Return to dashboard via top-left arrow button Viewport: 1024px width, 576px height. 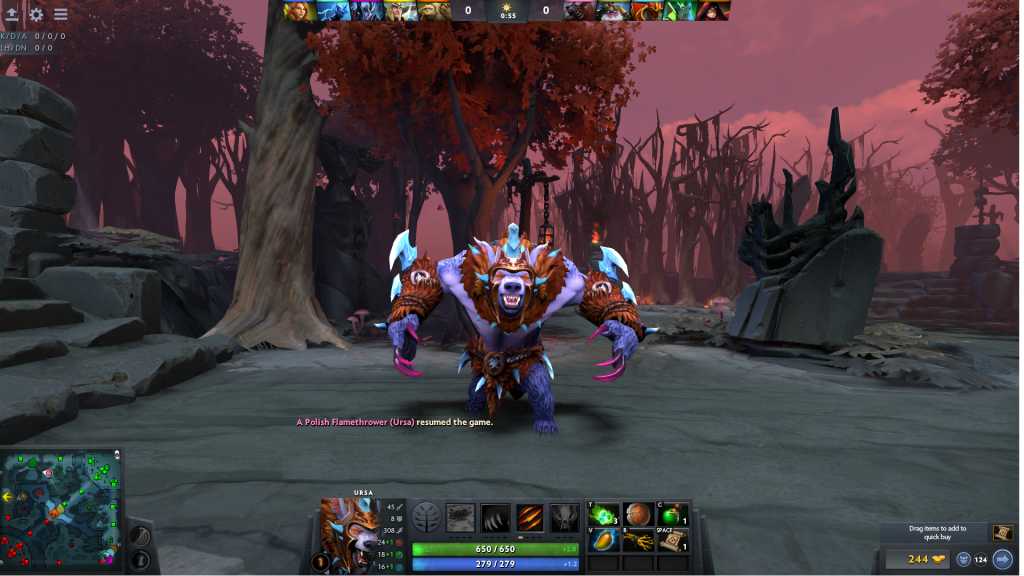[13, 15]
